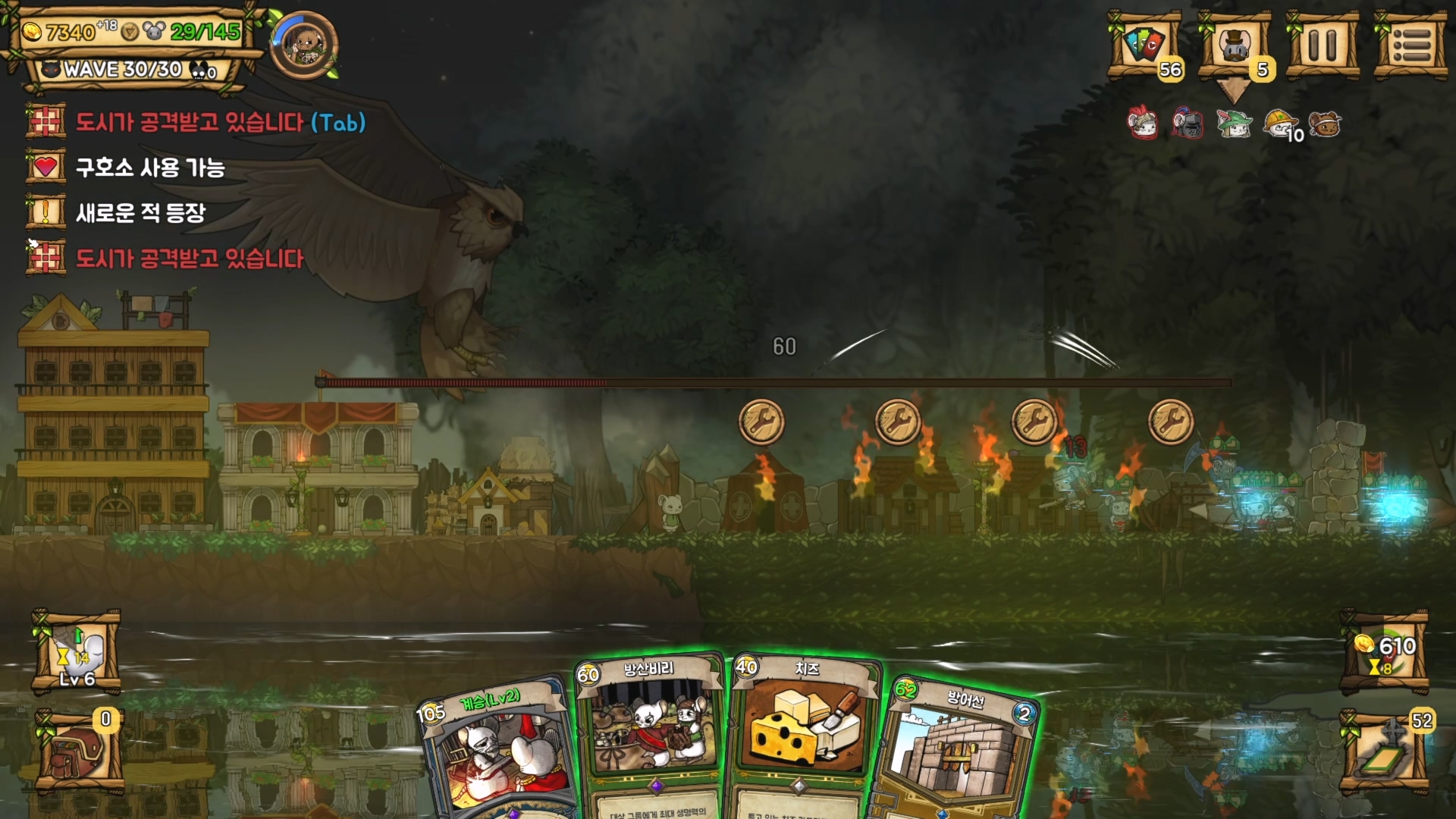The height and width of the screenshot is (819, 1456).
Task: Click the top city under attack notification
Action: [220, 122]
